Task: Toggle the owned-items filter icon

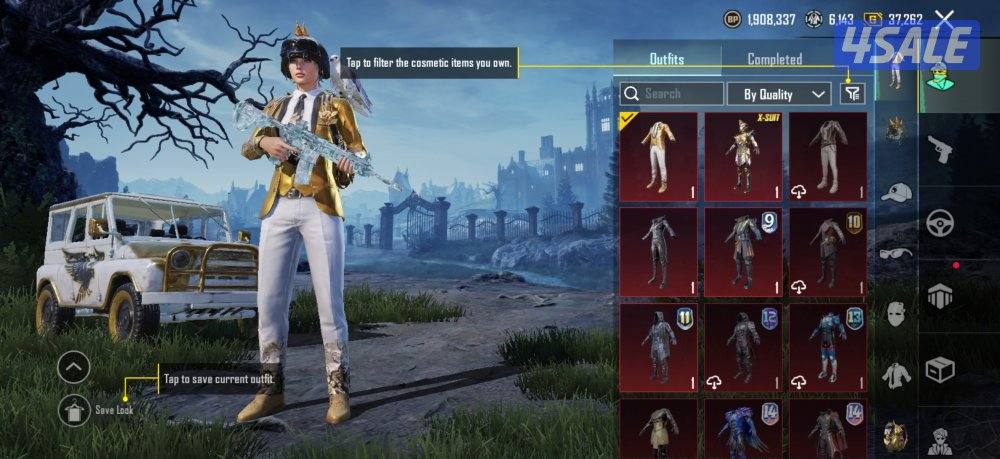Action: [852, 94]
